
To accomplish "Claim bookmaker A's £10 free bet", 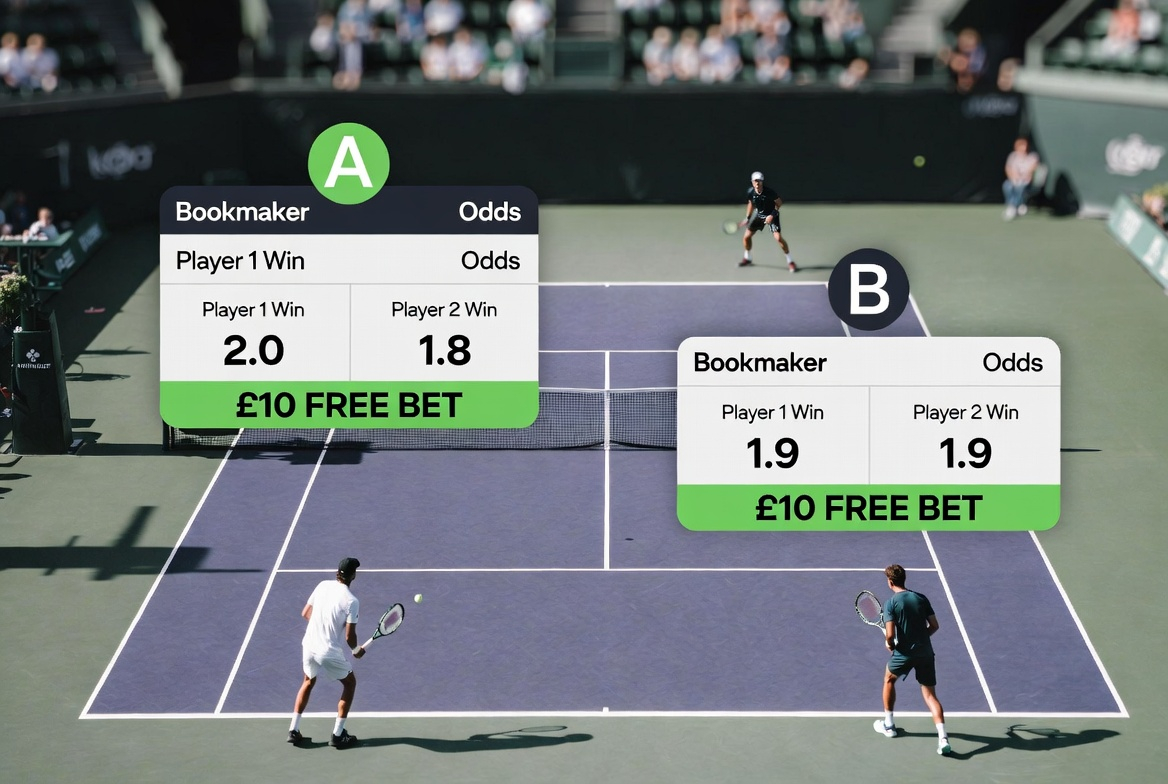I will (349, 405).
